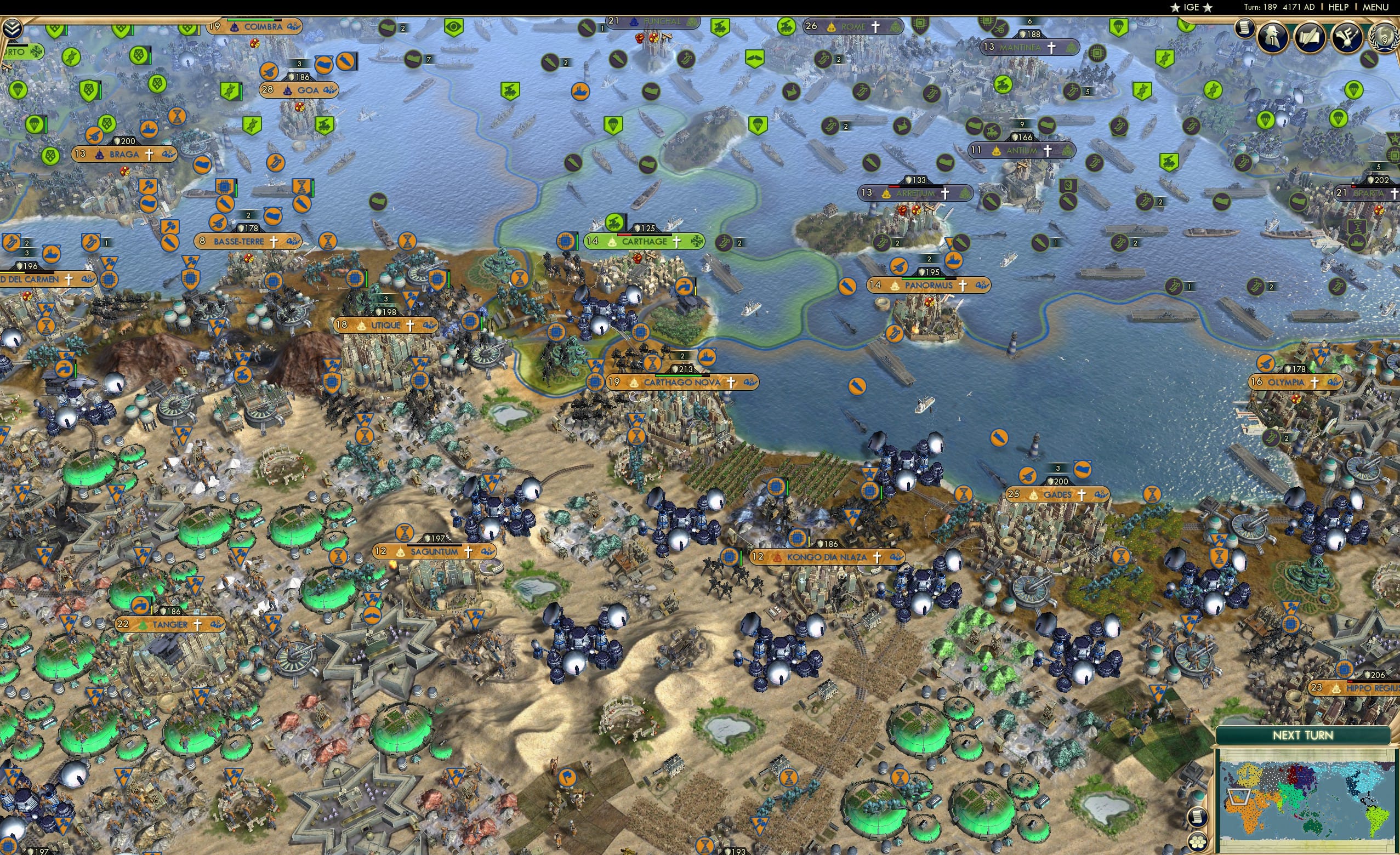The image size is (1400, 855).
Task: Open the MENU from the top bar
Action: [x=1375, y=7]
